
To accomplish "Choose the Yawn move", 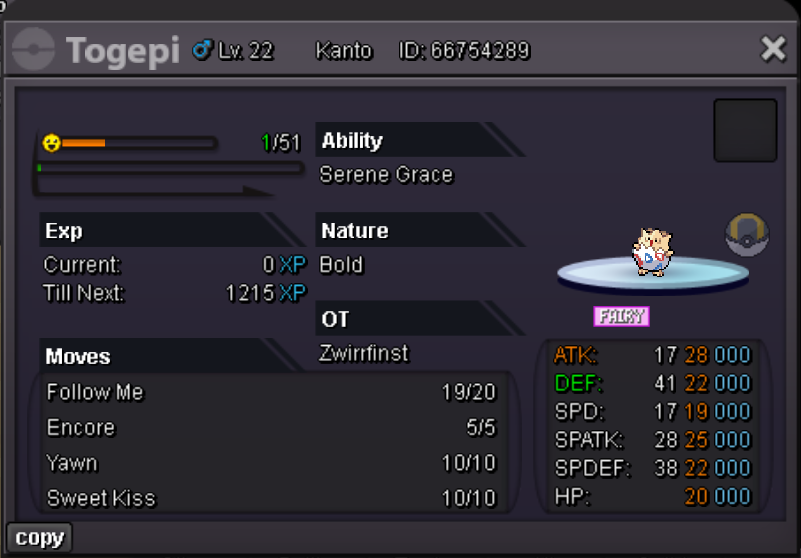I will [271, 463].
